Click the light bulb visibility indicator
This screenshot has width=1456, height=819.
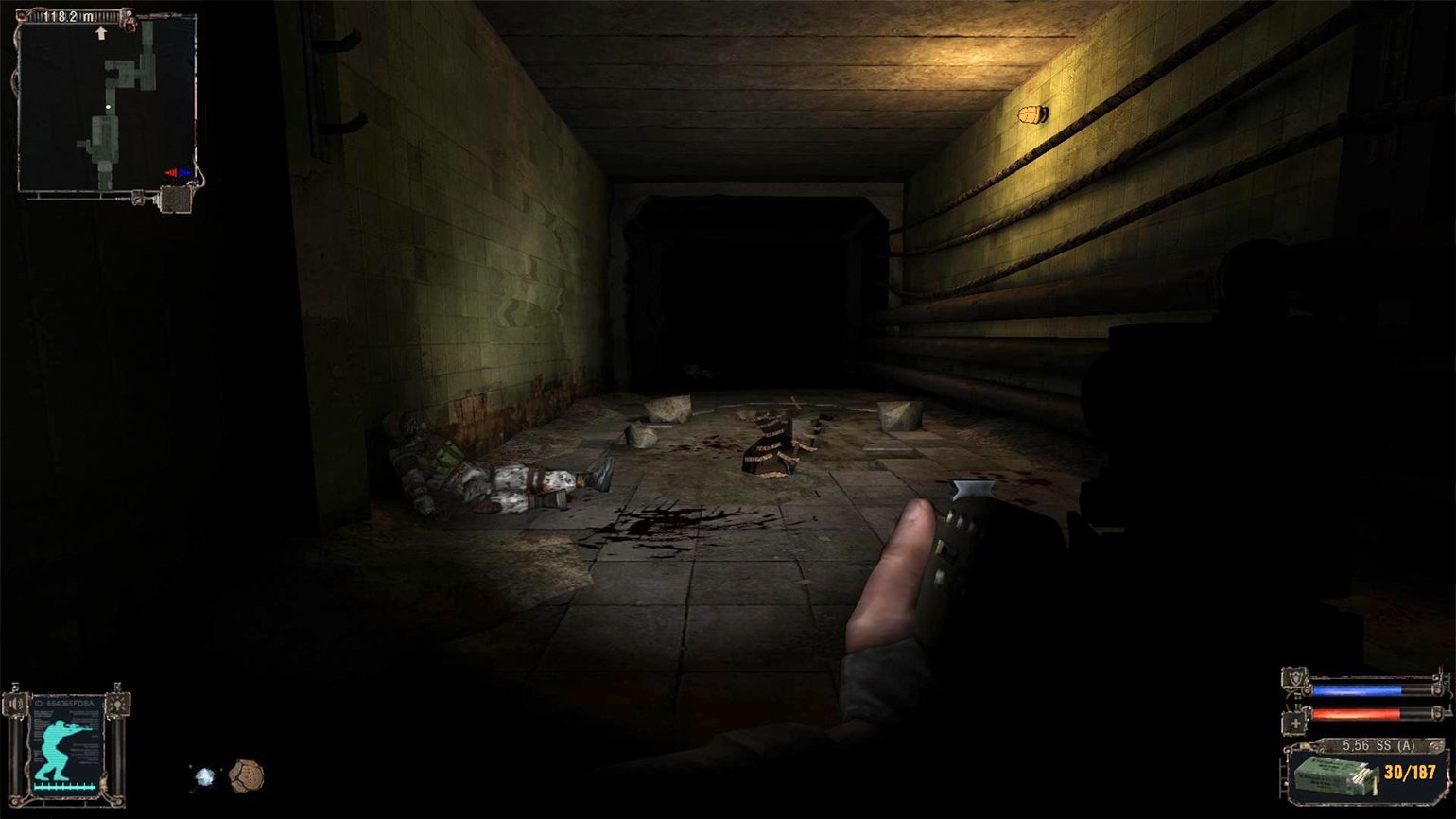click(118, 705)
